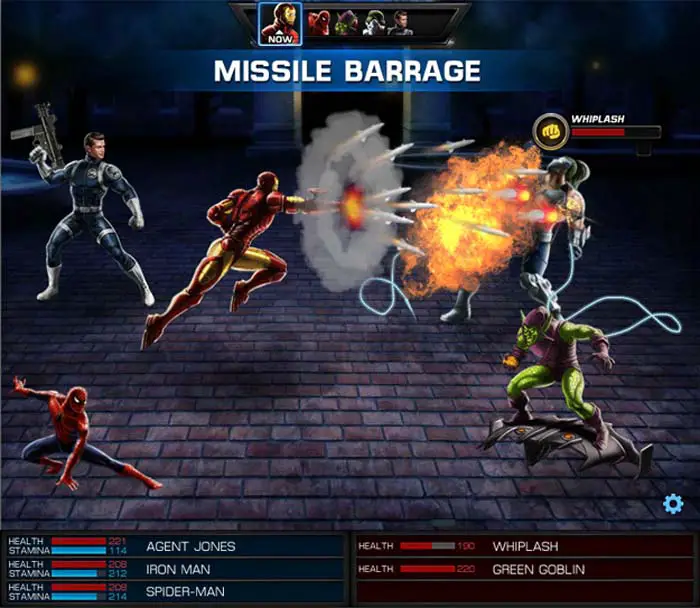Screen dimensions: 700x608
Task: Choose Green Goblin's portrait in turn order bar
Action: (x=347, y=23)
